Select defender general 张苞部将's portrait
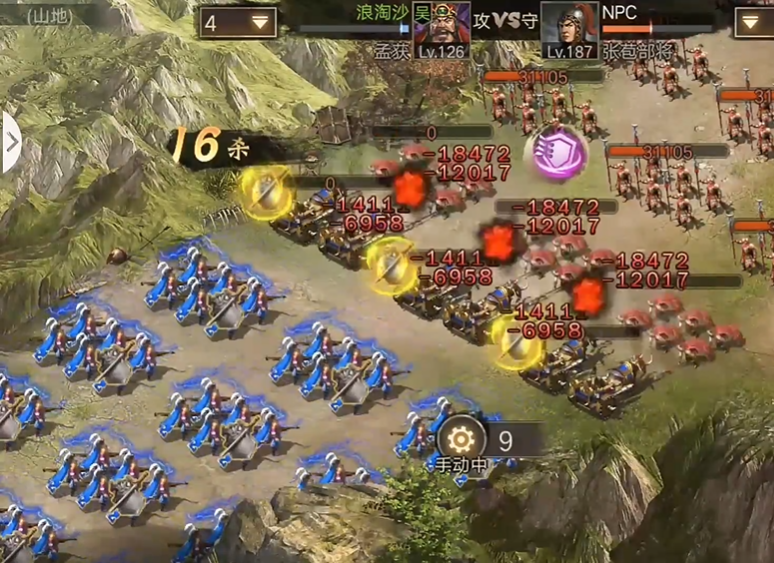 point(568,27)
